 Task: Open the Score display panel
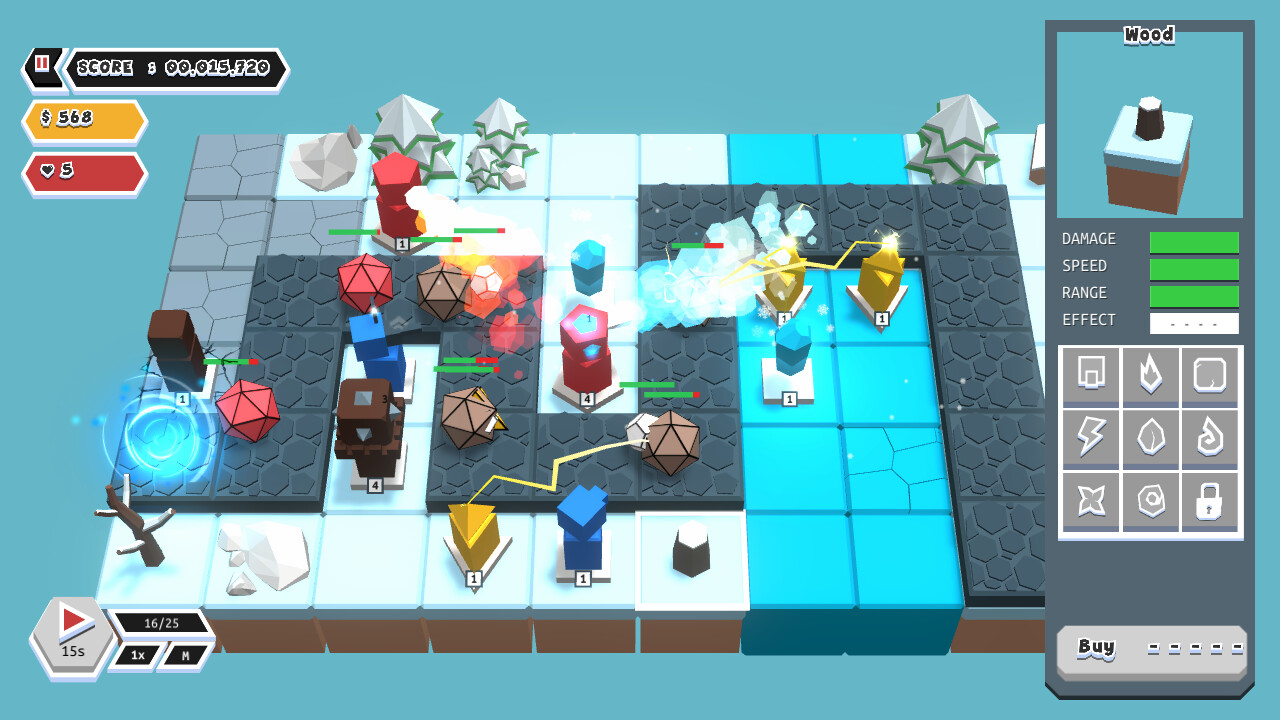170,68
